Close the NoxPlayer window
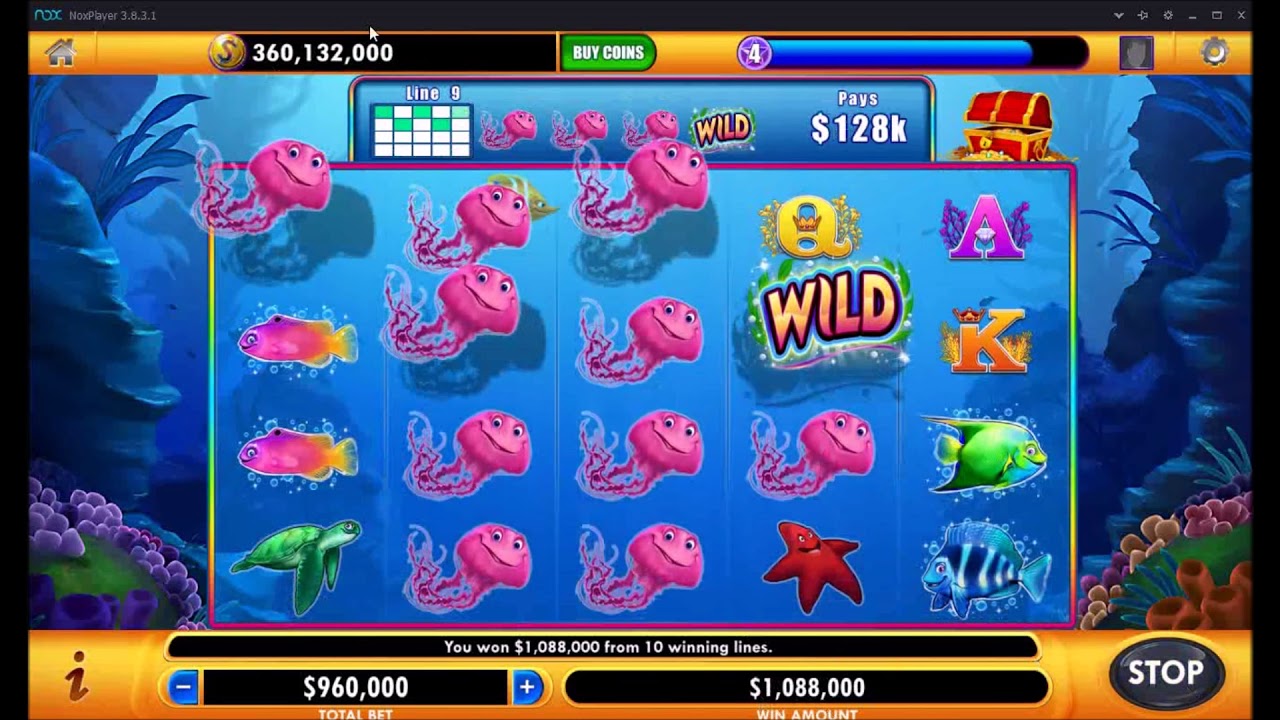 click(x=1242, y=15)
